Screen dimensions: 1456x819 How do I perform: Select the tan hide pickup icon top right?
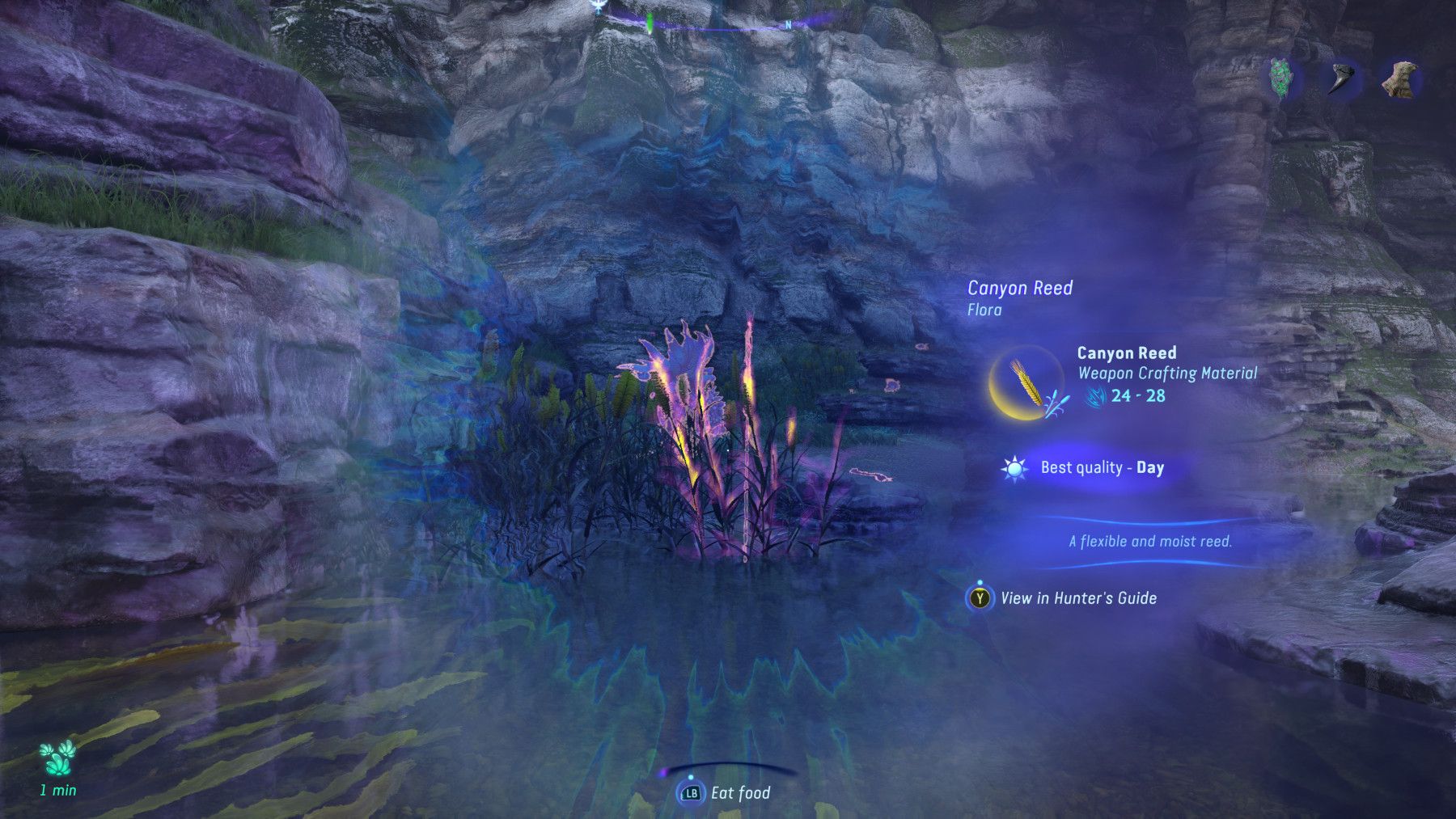(x=1399, y=78)
